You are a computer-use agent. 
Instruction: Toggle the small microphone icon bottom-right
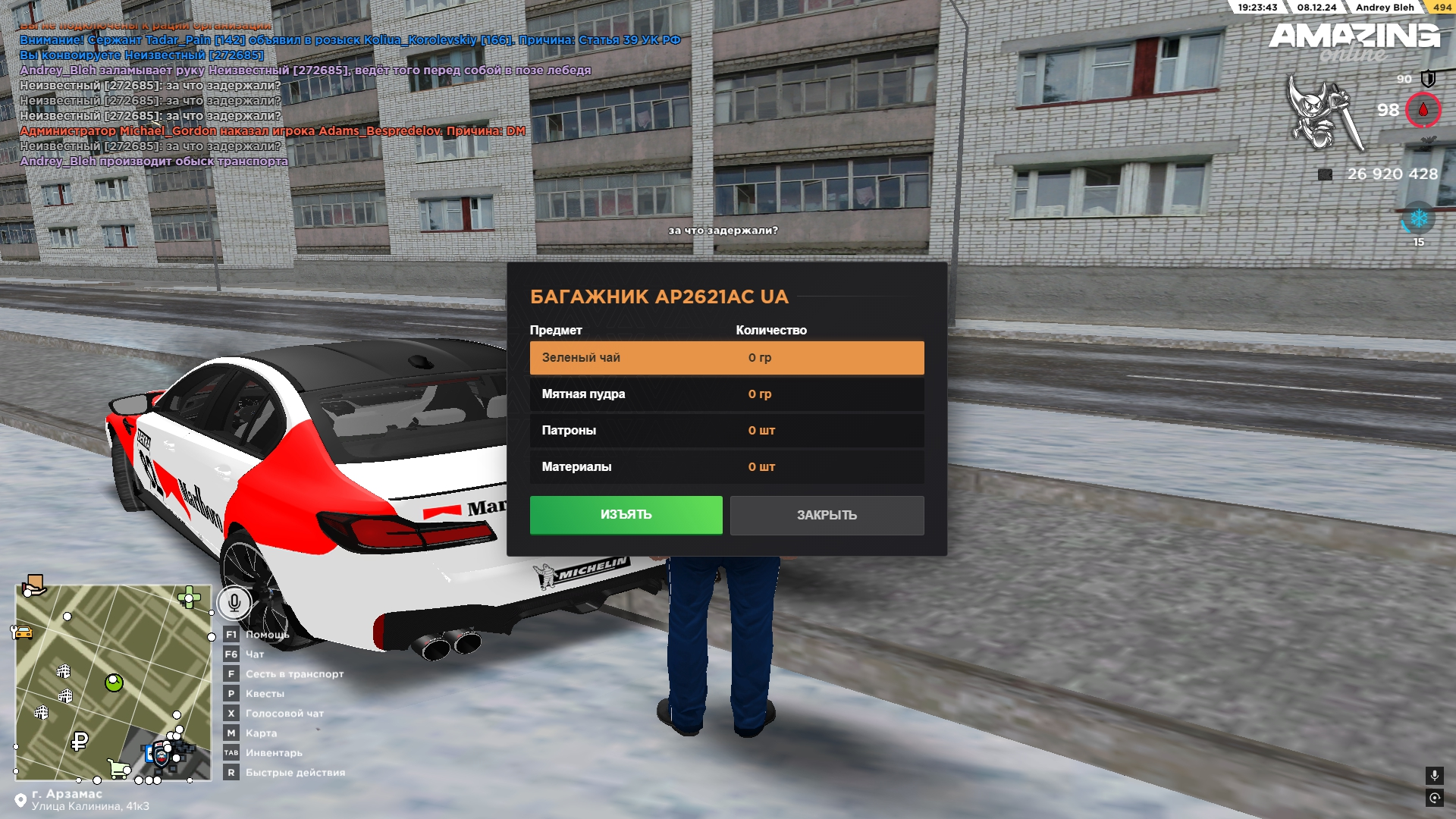click(x=1434, y=775)
